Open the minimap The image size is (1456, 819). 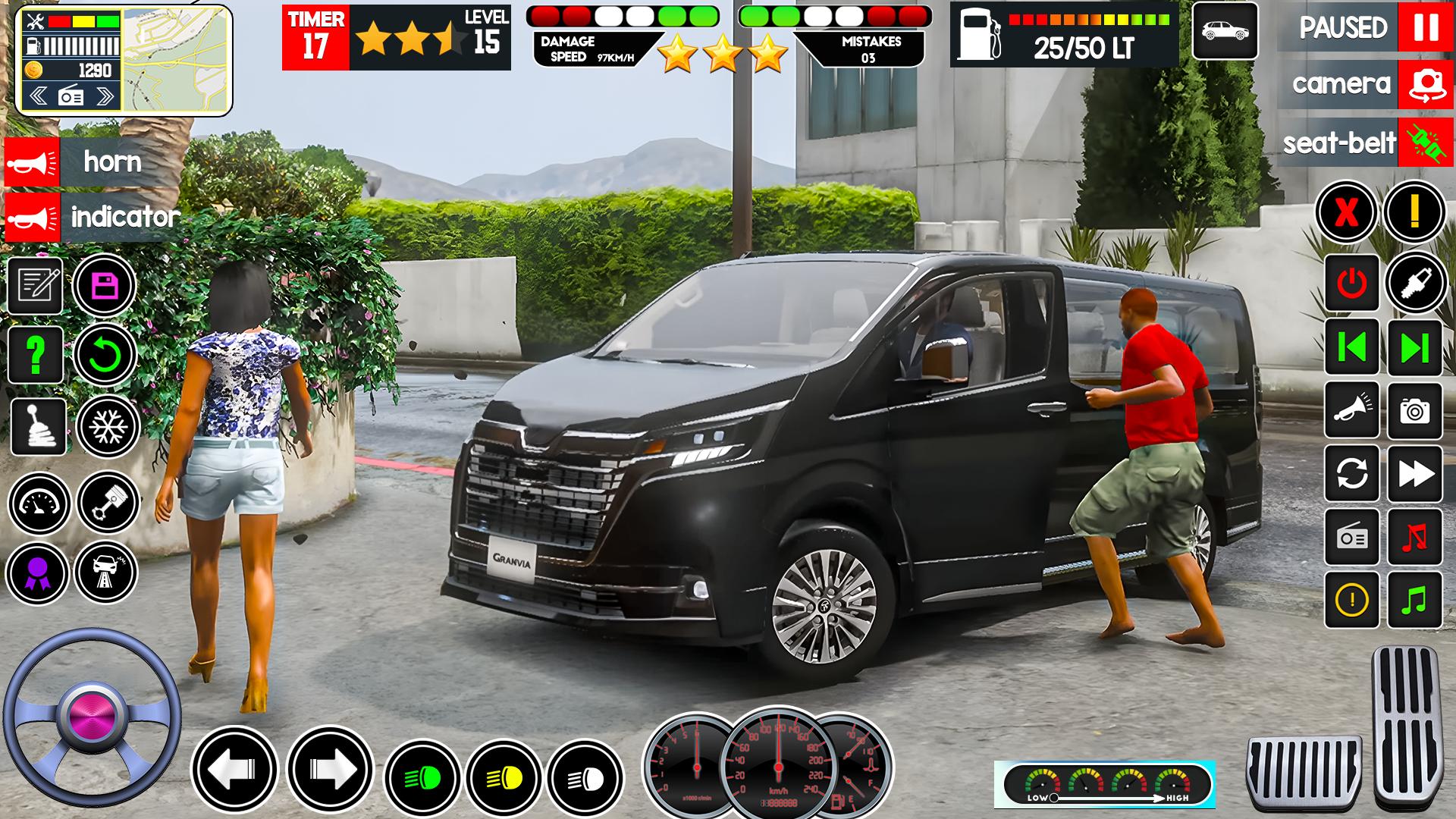(x=176, y=61)
